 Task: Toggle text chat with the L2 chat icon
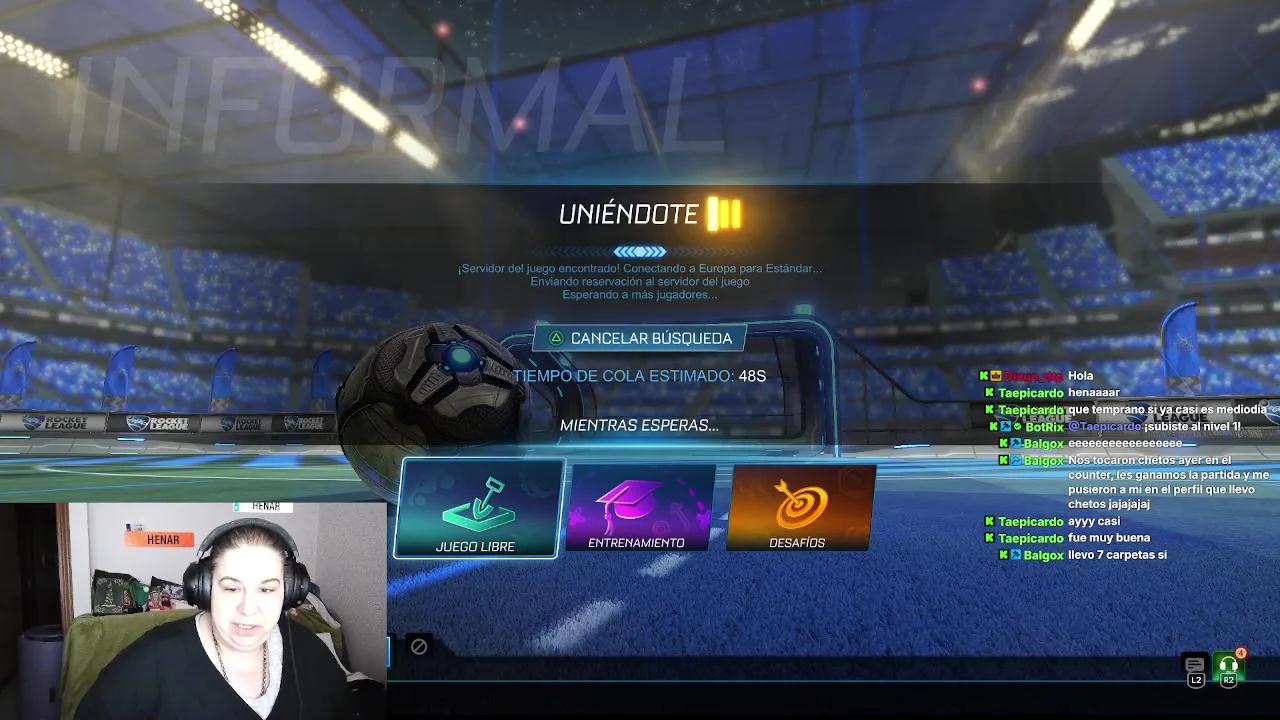coord(1195,664)
